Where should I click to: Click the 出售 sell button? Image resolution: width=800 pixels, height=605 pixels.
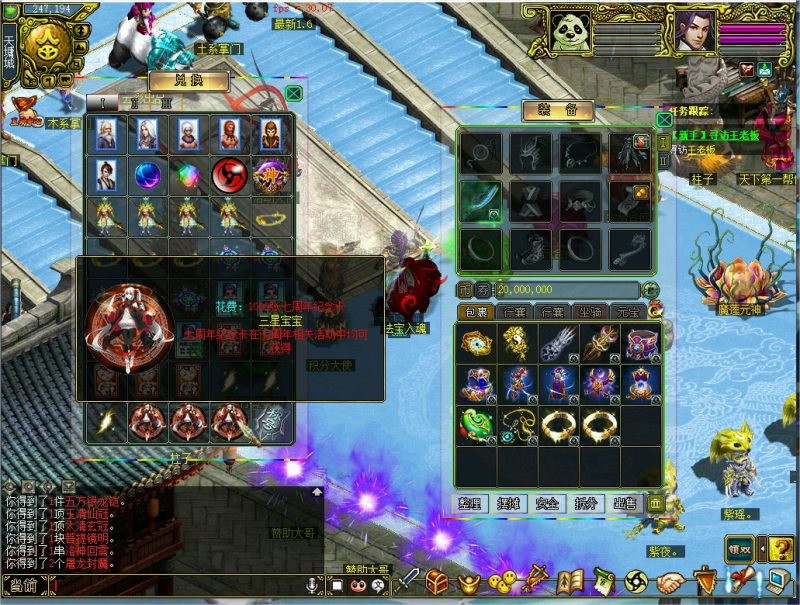pos(623,503)
